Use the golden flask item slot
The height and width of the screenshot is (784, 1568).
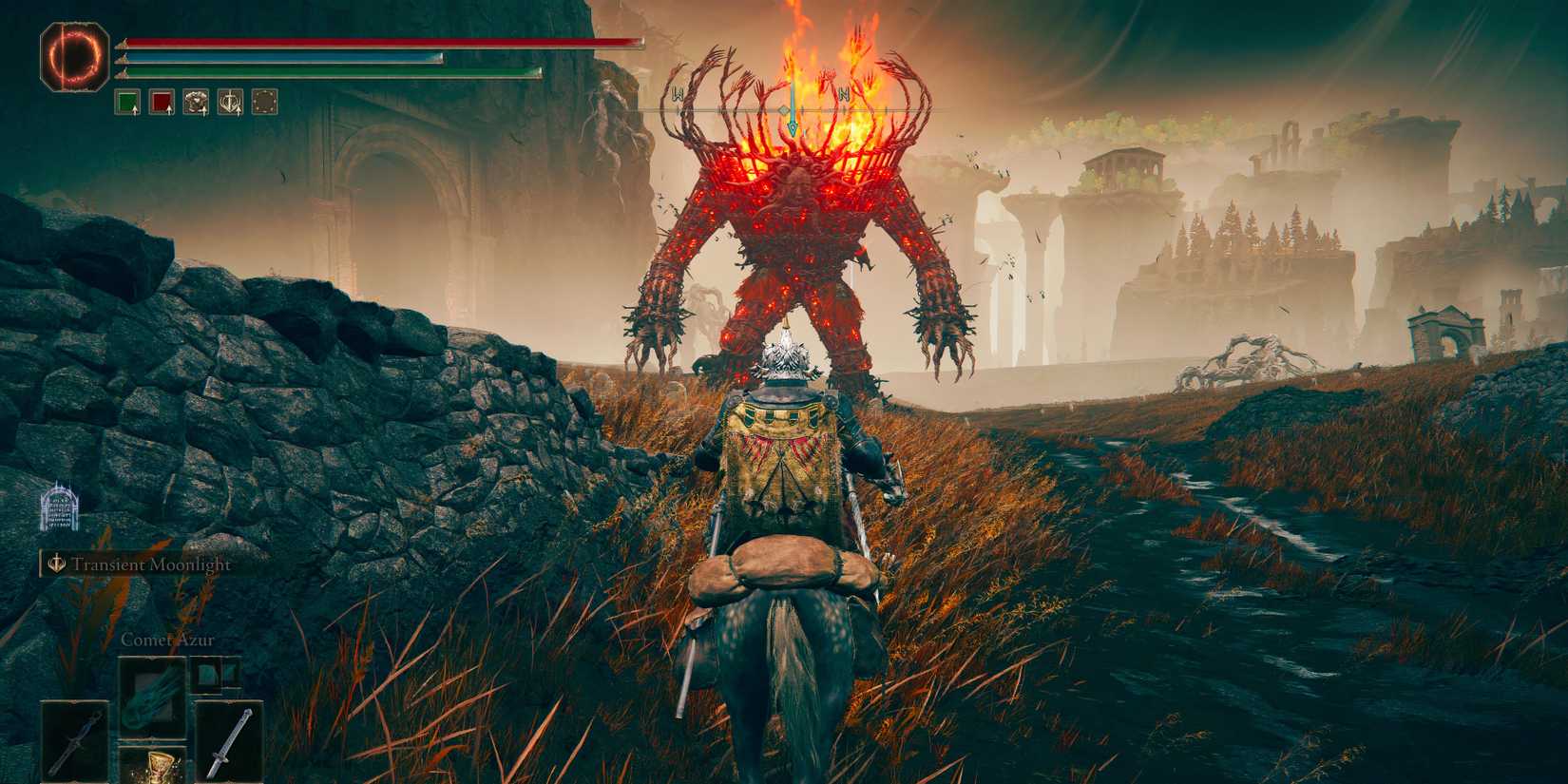pos(152,766)
